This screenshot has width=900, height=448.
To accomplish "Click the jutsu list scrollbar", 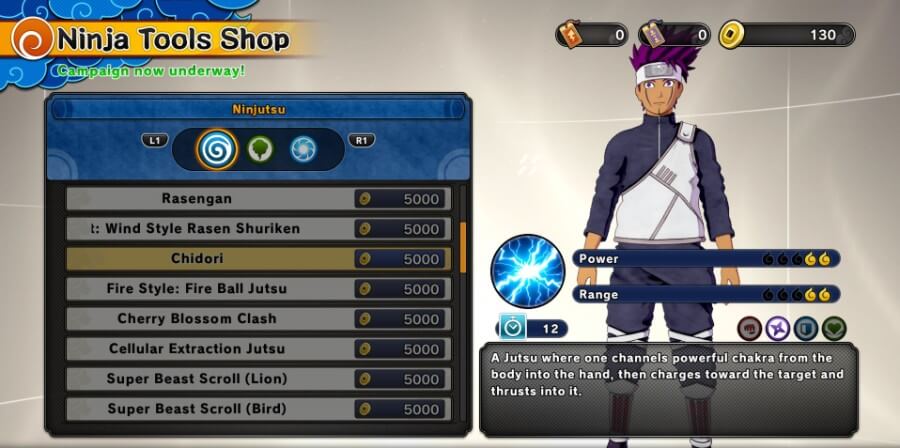I will click(462, 246).
